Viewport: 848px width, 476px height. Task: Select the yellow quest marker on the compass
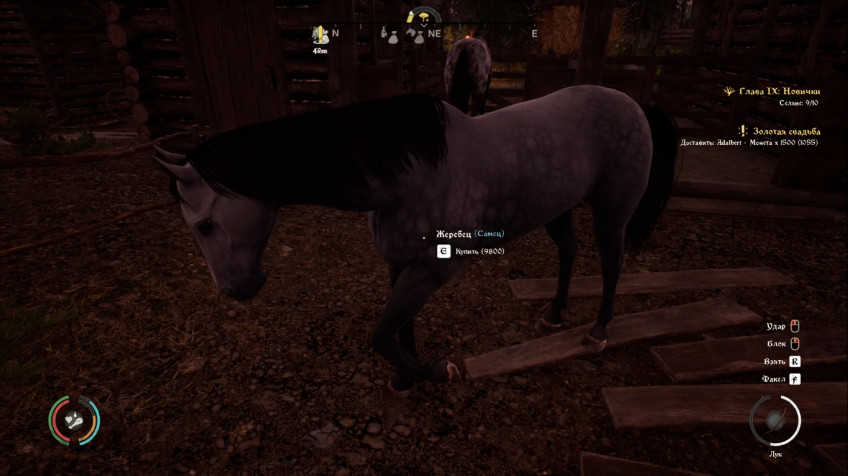[x=321, y=34]
